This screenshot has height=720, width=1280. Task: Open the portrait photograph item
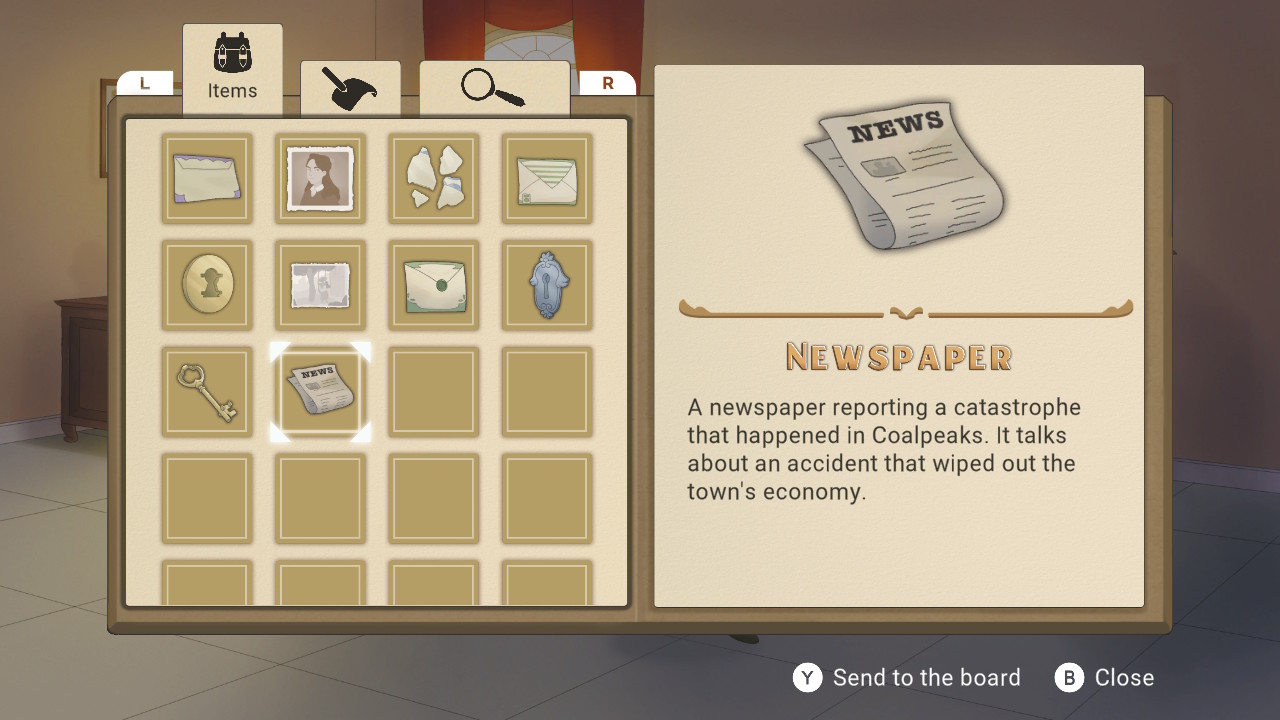(x=320, y=179)
